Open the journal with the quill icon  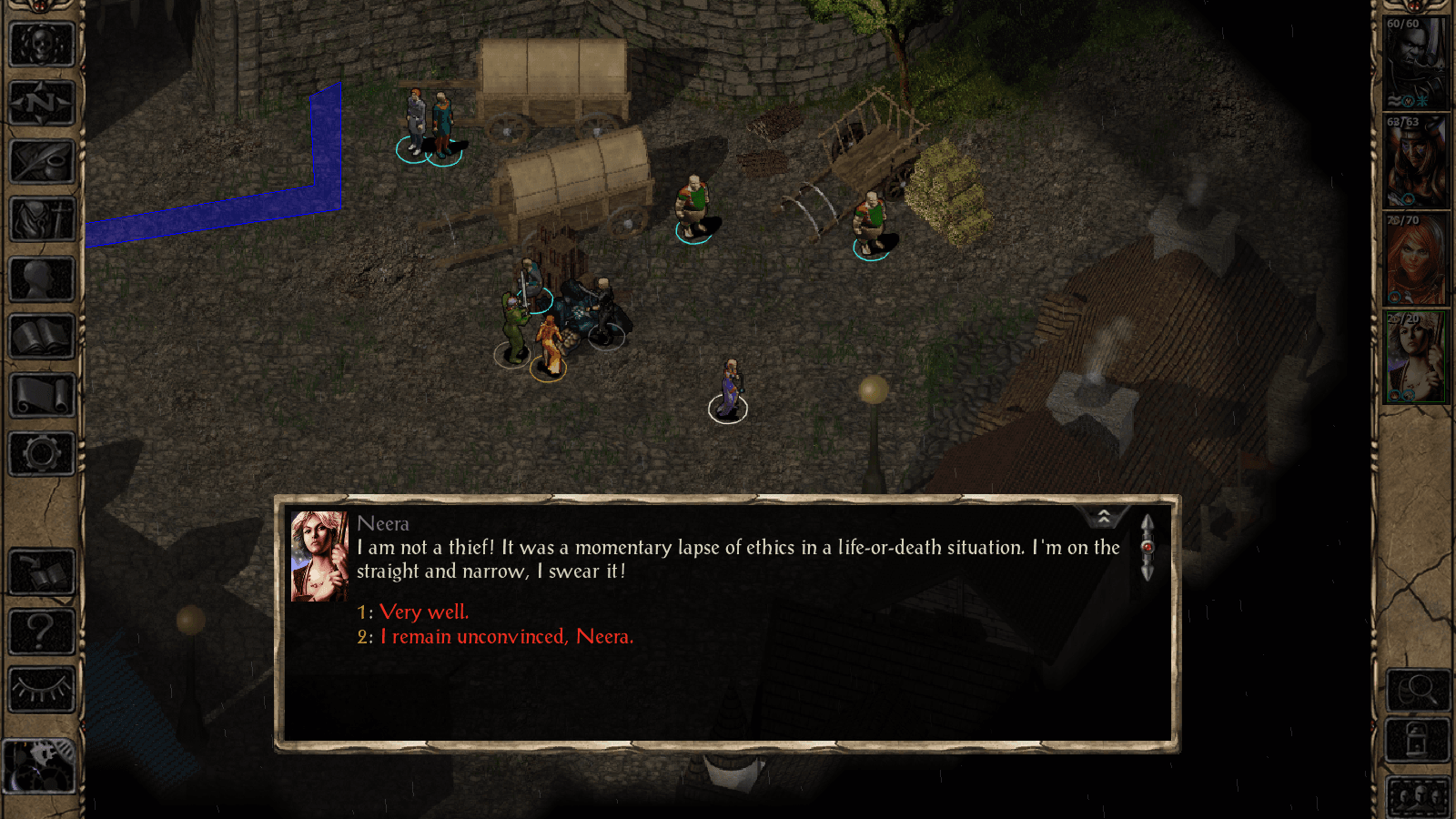(41, 162)
